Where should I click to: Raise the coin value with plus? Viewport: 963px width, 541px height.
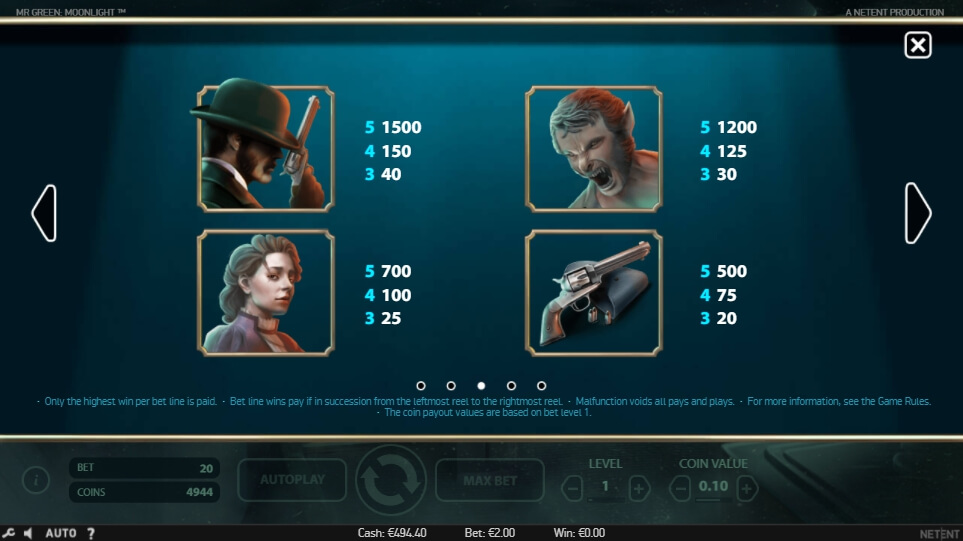click(x=747, y=489)
